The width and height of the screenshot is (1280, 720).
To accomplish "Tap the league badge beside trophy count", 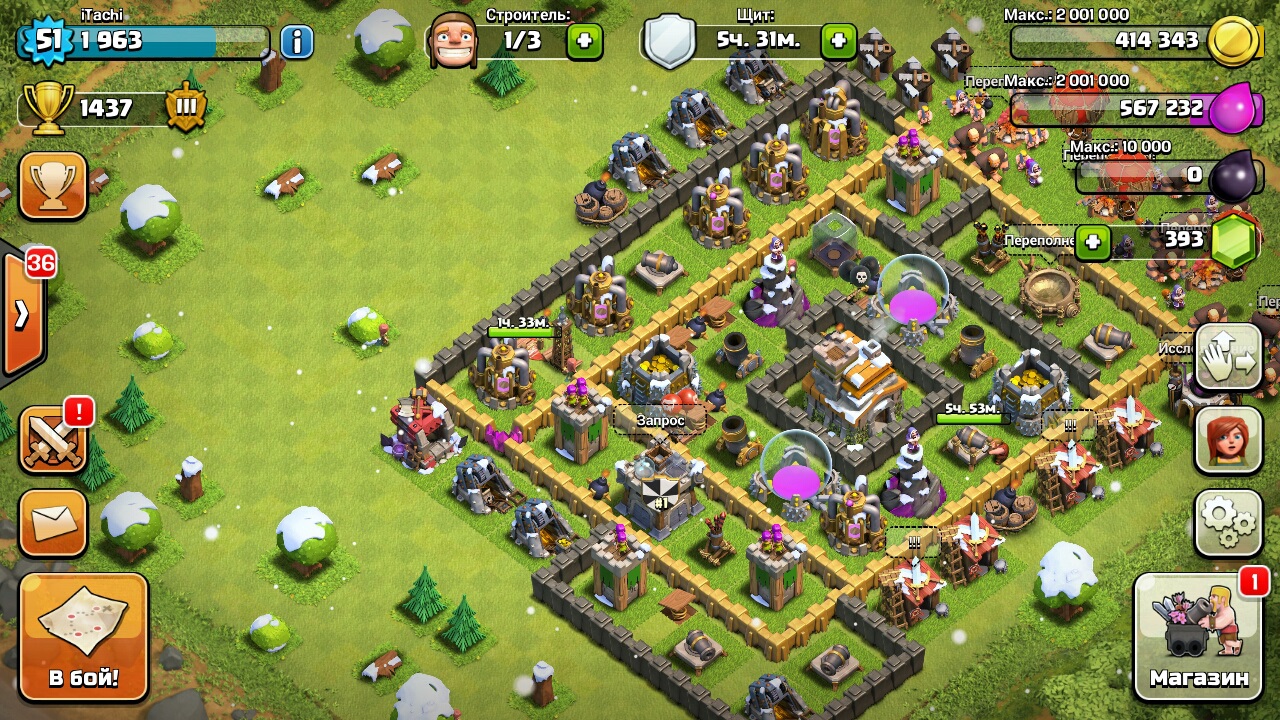I will (186, 107).
